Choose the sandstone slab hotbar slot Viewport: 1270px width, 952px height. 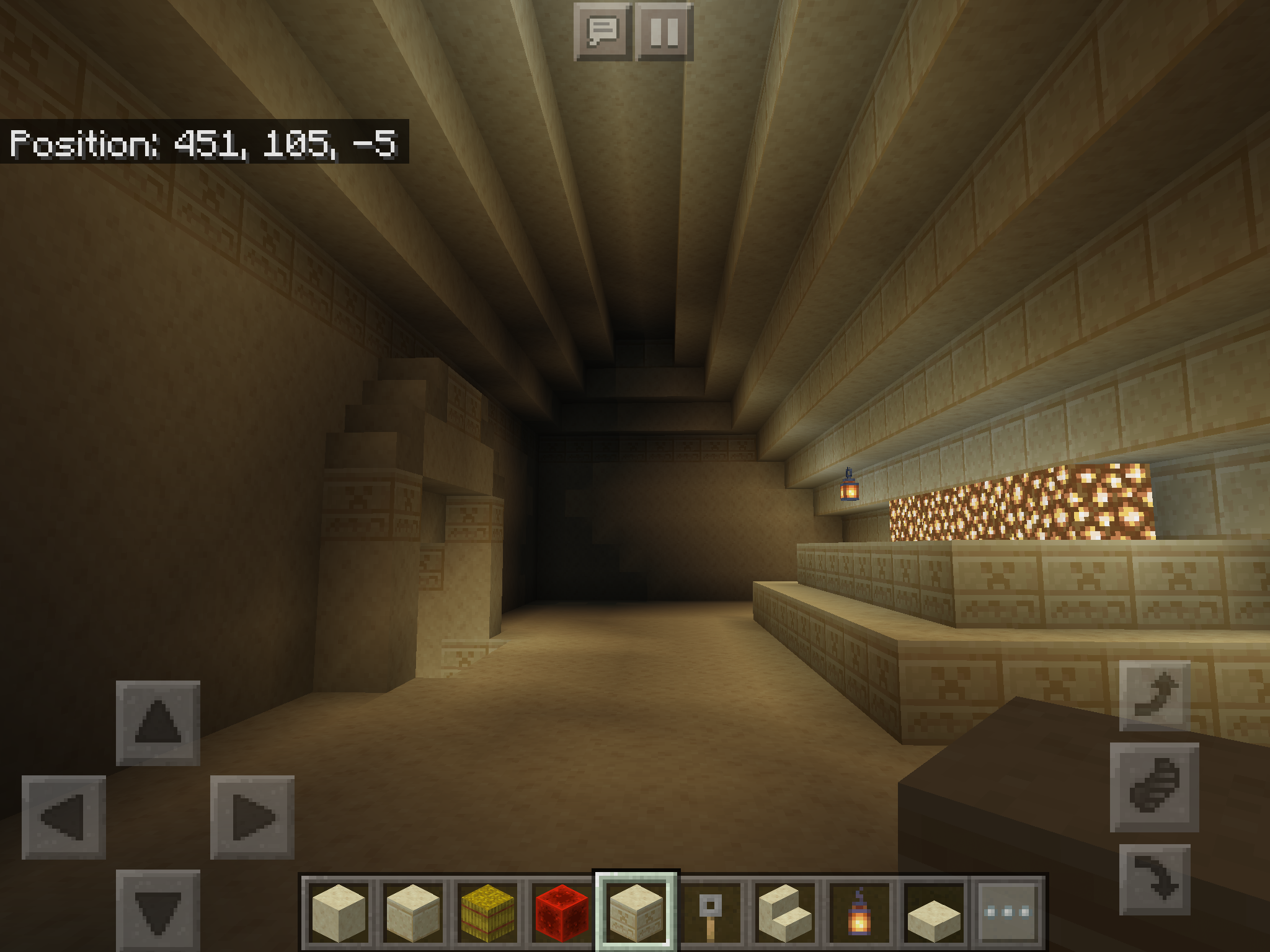[x=934, y=912]
